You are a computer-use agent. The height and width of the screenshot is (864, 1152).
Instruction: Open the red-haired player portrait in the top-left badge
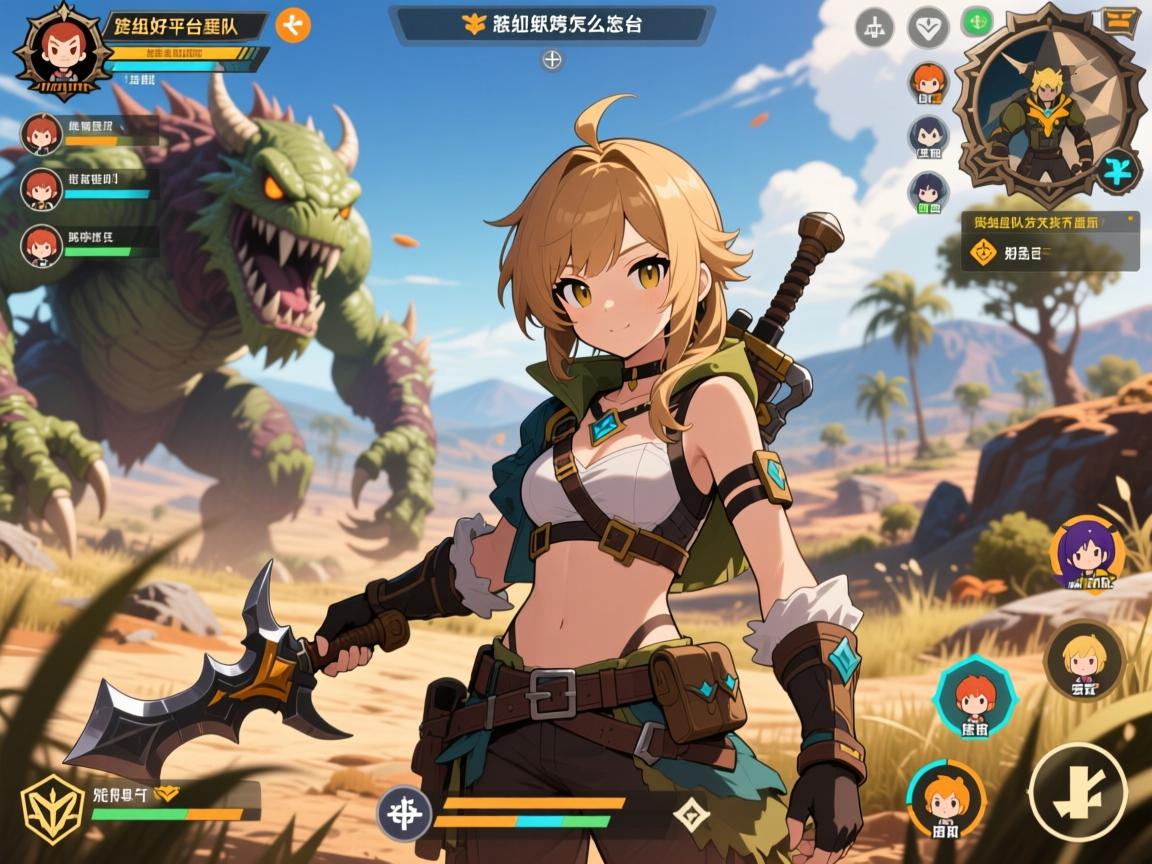point(60,49)
